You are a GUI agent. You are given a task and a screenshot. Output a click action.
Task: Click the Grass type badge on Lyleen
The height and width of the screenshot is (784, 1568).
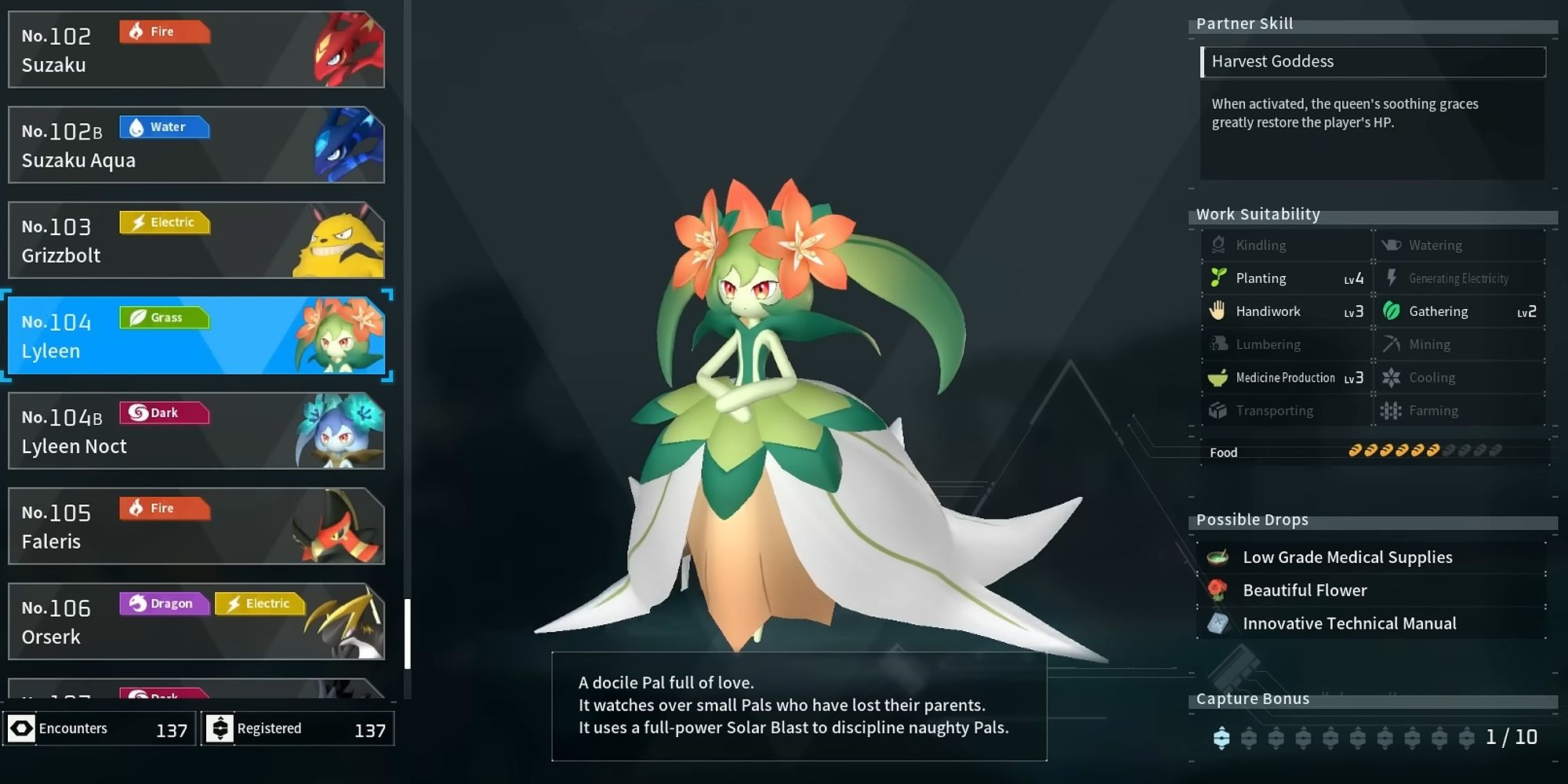tap(164, 318)
